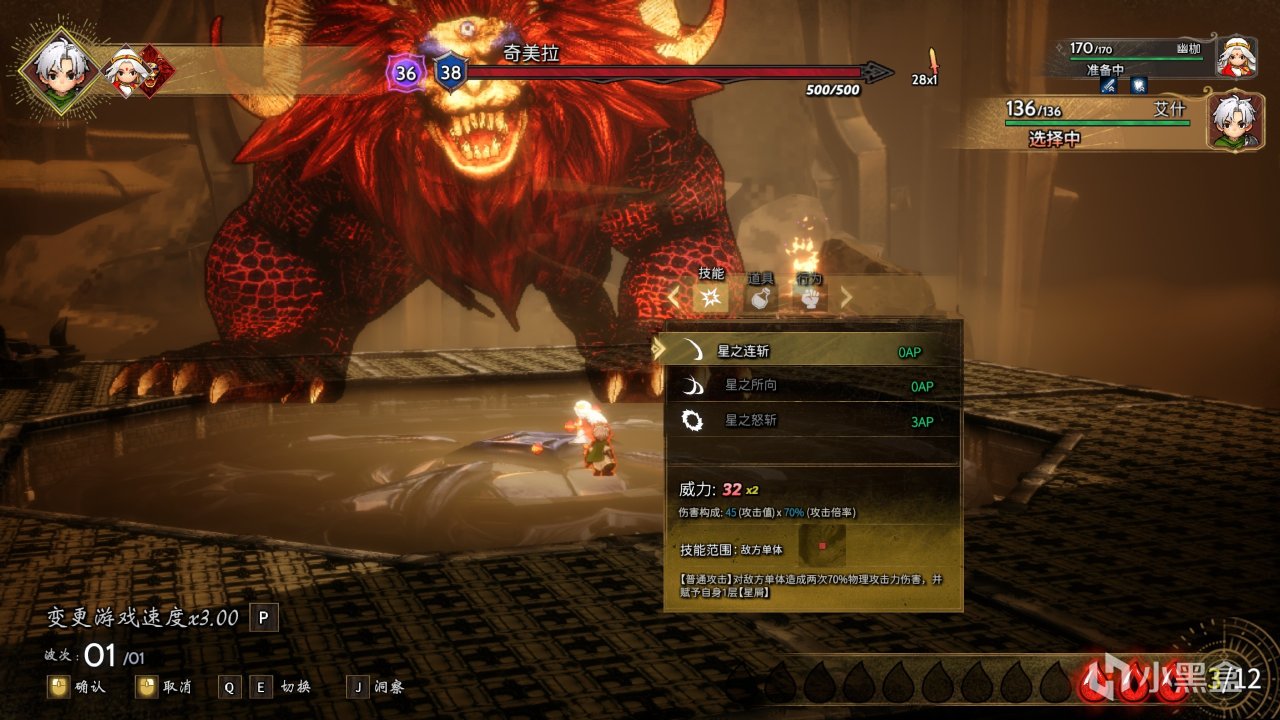1280x720 pixels.
Task: Select 艾什's portrait in the party panel
Action: pyautogui.click(x=1235, y=121)
